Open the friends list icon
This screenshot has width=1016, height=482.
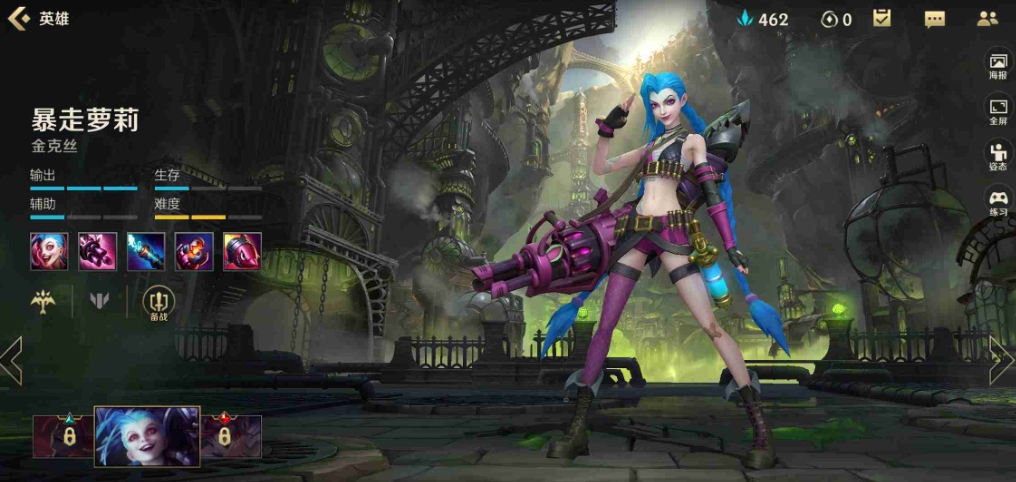pos(987,18)
